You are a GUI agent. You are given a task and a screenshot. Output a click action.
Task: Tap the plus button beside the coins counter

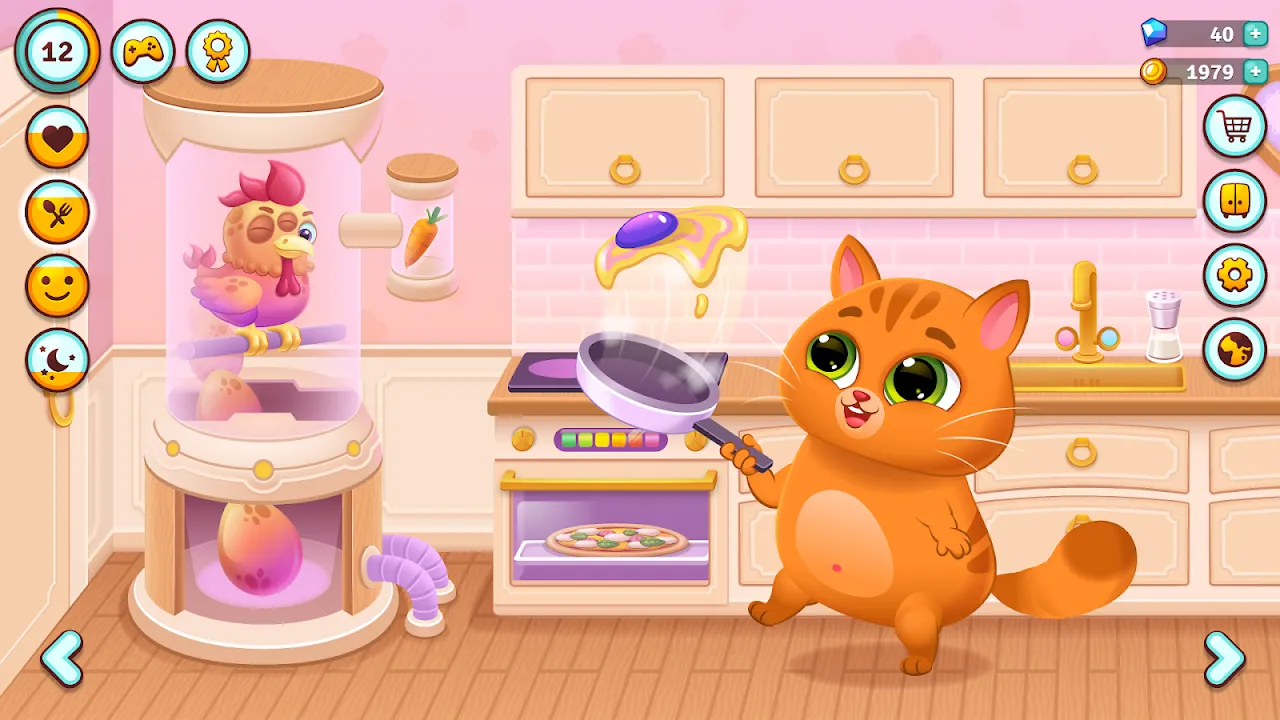(x=1253, y=71)
